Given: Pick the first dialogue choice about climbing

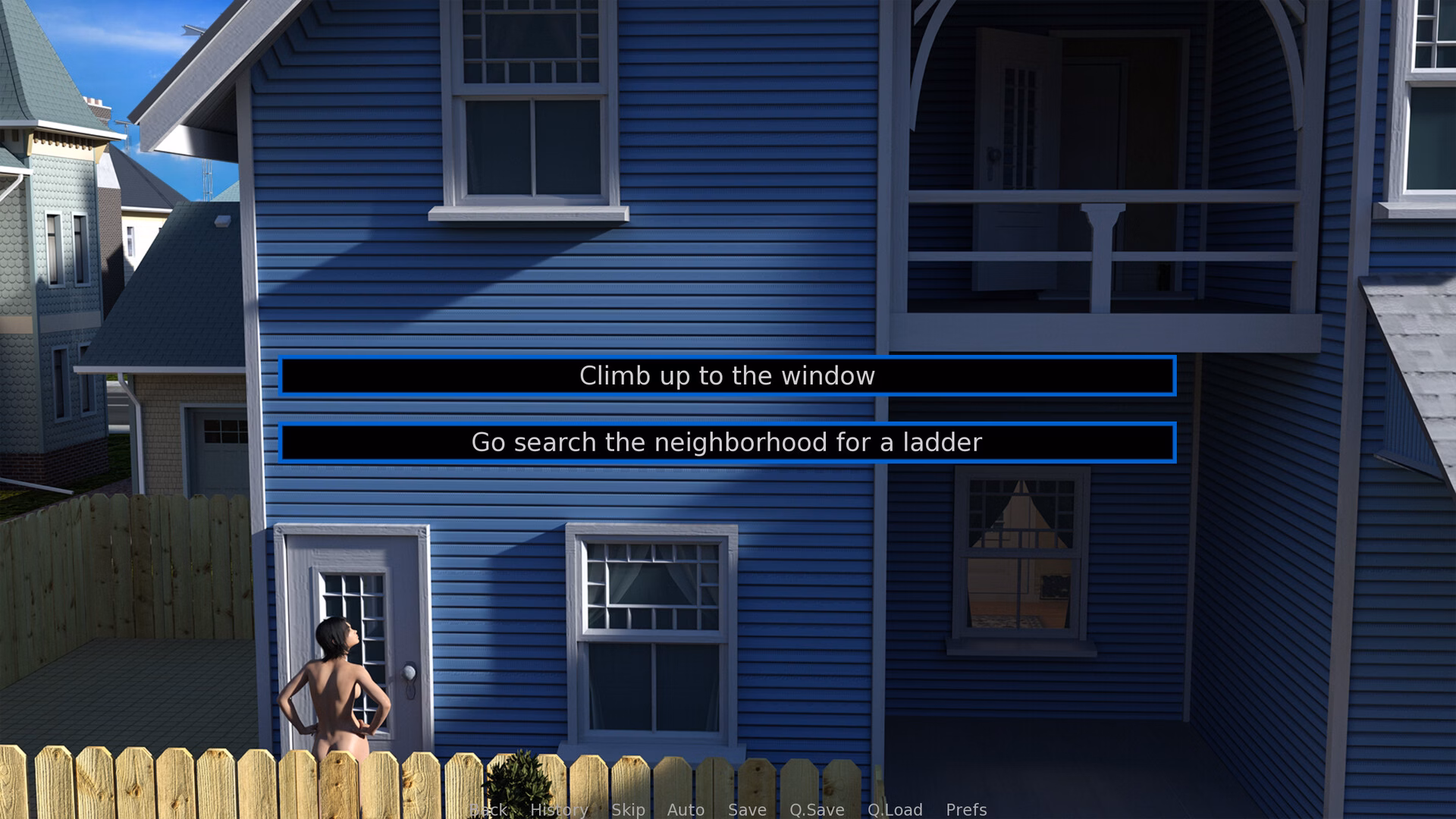Looking at the screenshot, I should 726,375.
